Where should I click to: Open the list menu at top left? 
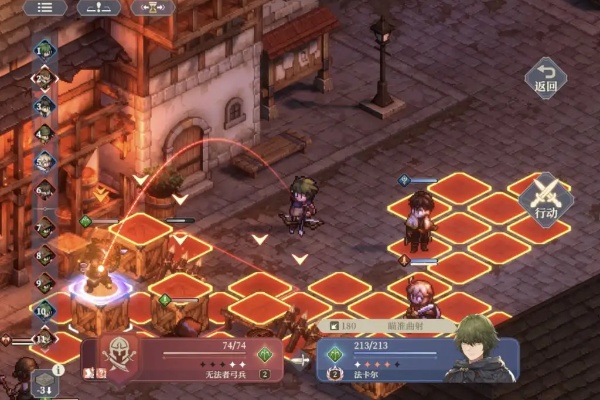coord(44,7)
